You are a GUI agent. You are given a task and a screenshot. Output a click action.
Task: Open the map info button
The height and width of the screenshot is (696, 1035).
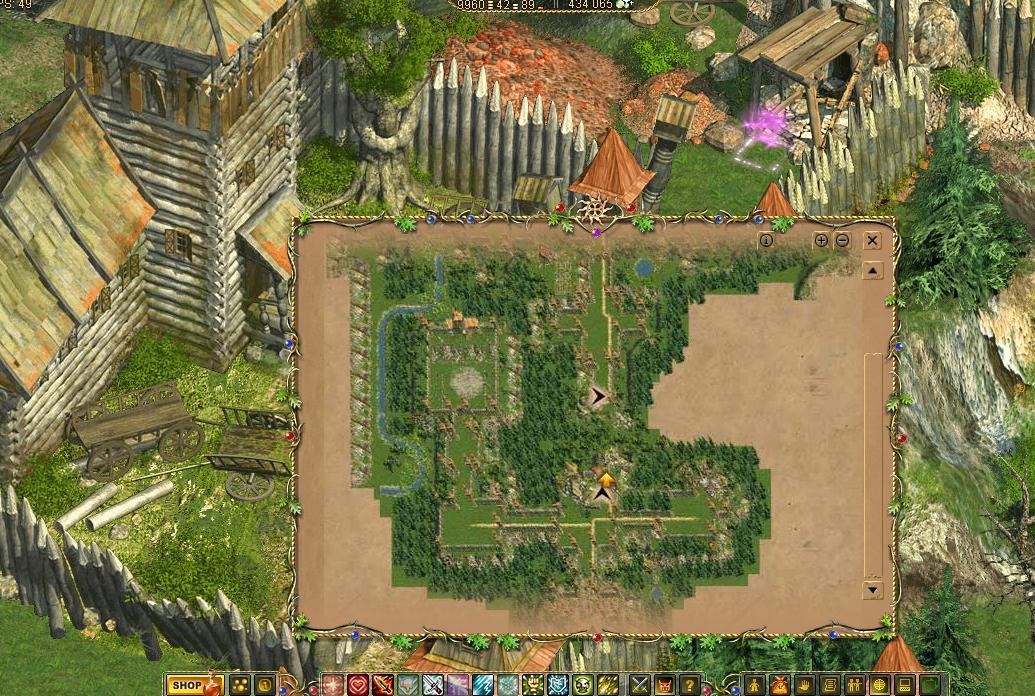[x=766, y=240]
